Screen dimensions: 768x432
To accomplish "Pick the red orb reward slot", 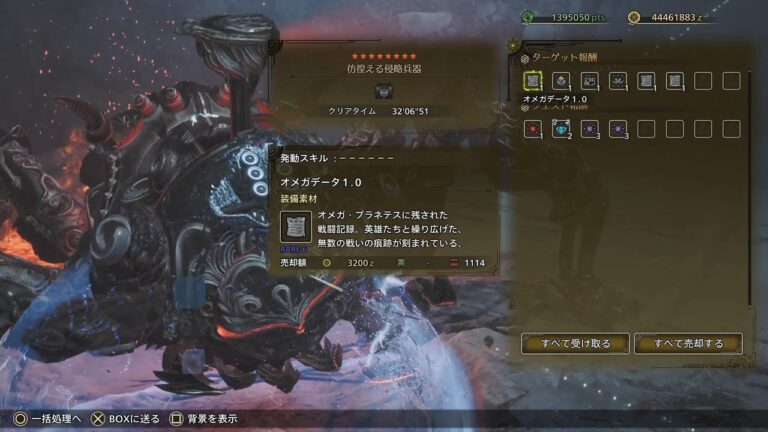I will 533,129.
